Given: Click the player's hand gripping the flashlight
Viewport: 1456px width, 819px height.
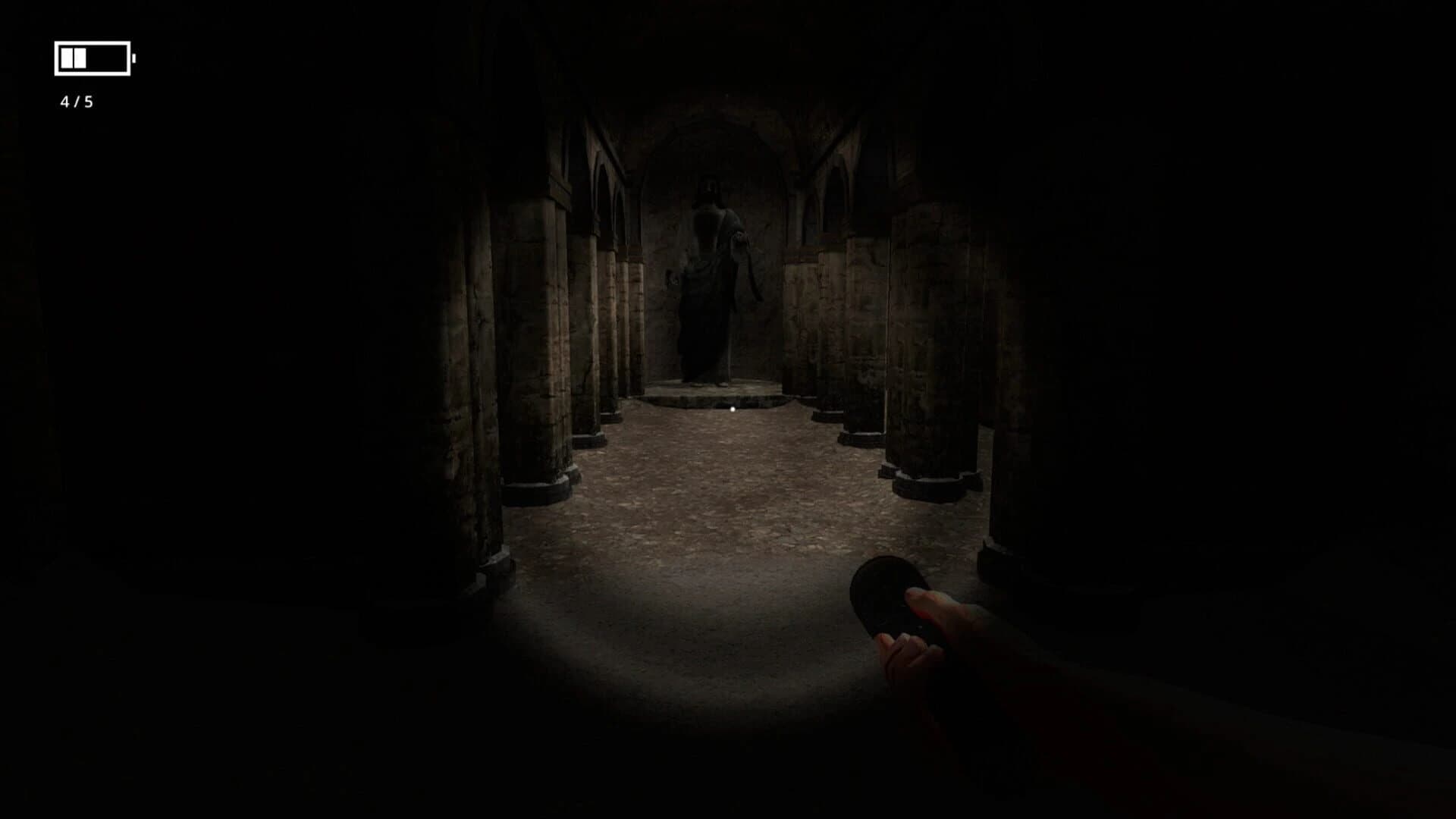Looking at the screenshot, I should (918, 645).
